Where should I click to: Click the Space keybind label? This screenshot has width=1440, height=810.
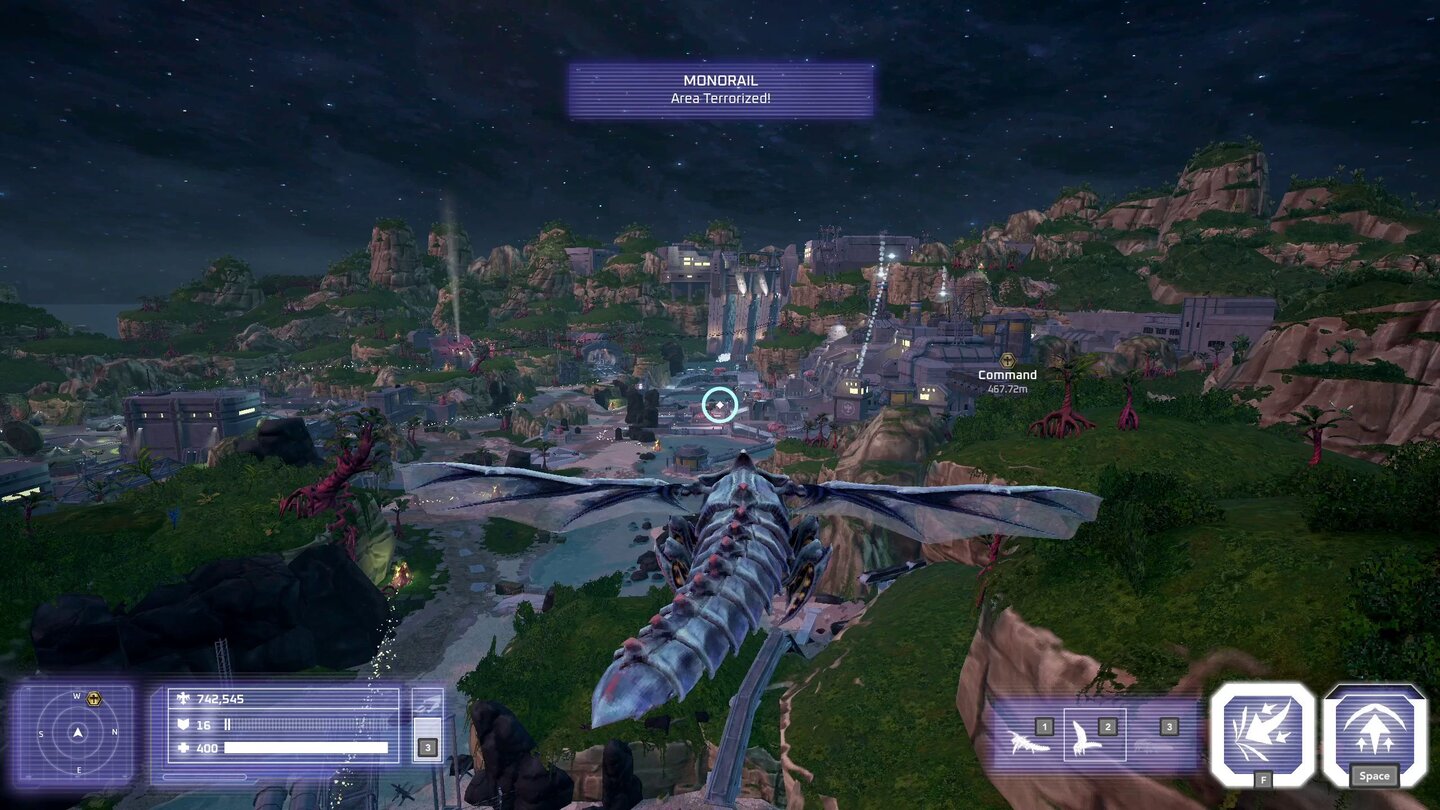pos(1374,775)
